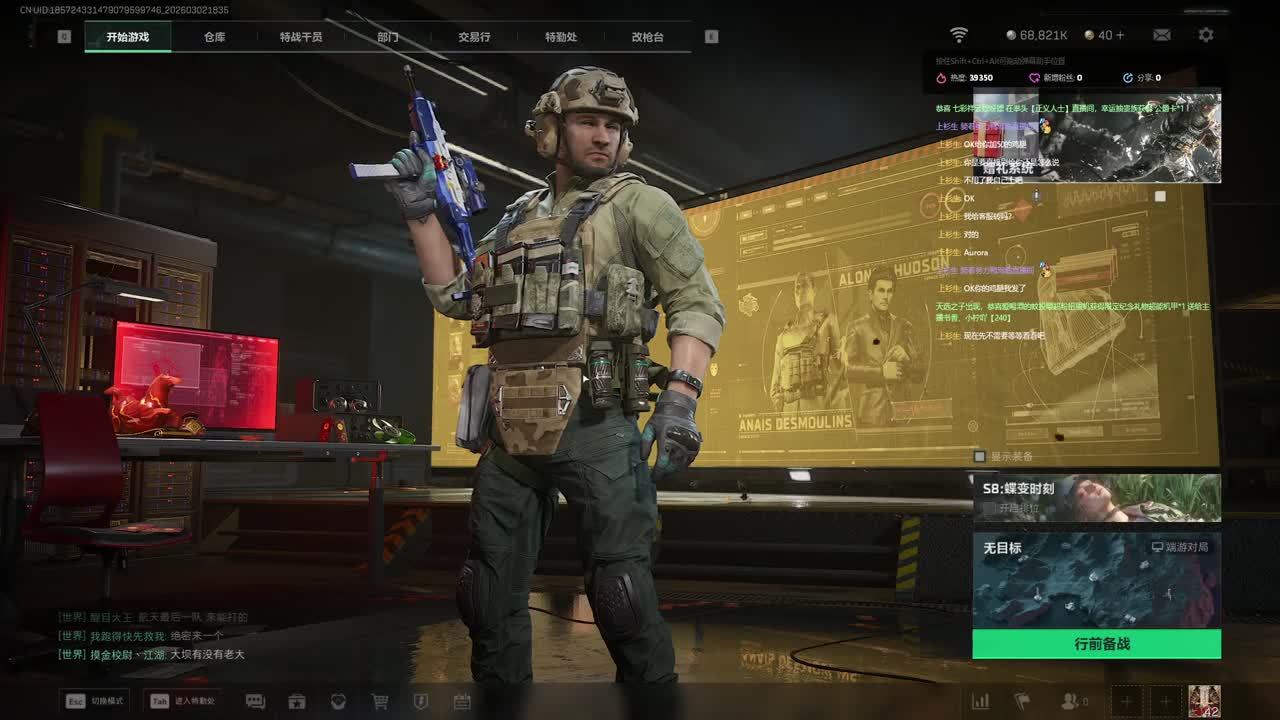Screen dimensions: 1280x720
Task: Toggle the 显示装备 checkbox
Action: coord(980,457)
